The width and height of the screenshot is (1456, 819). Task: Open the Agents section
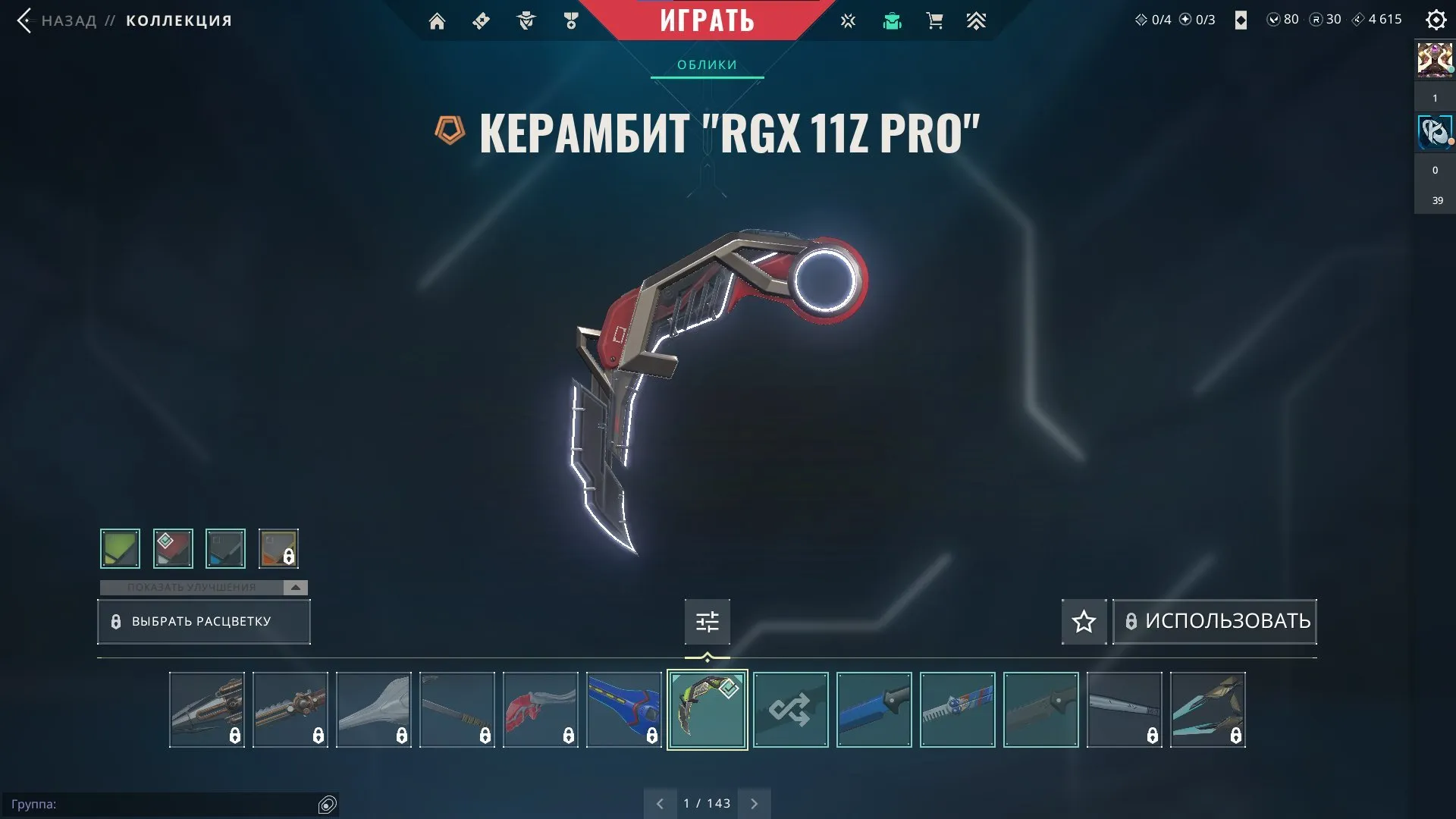point(526,20)
